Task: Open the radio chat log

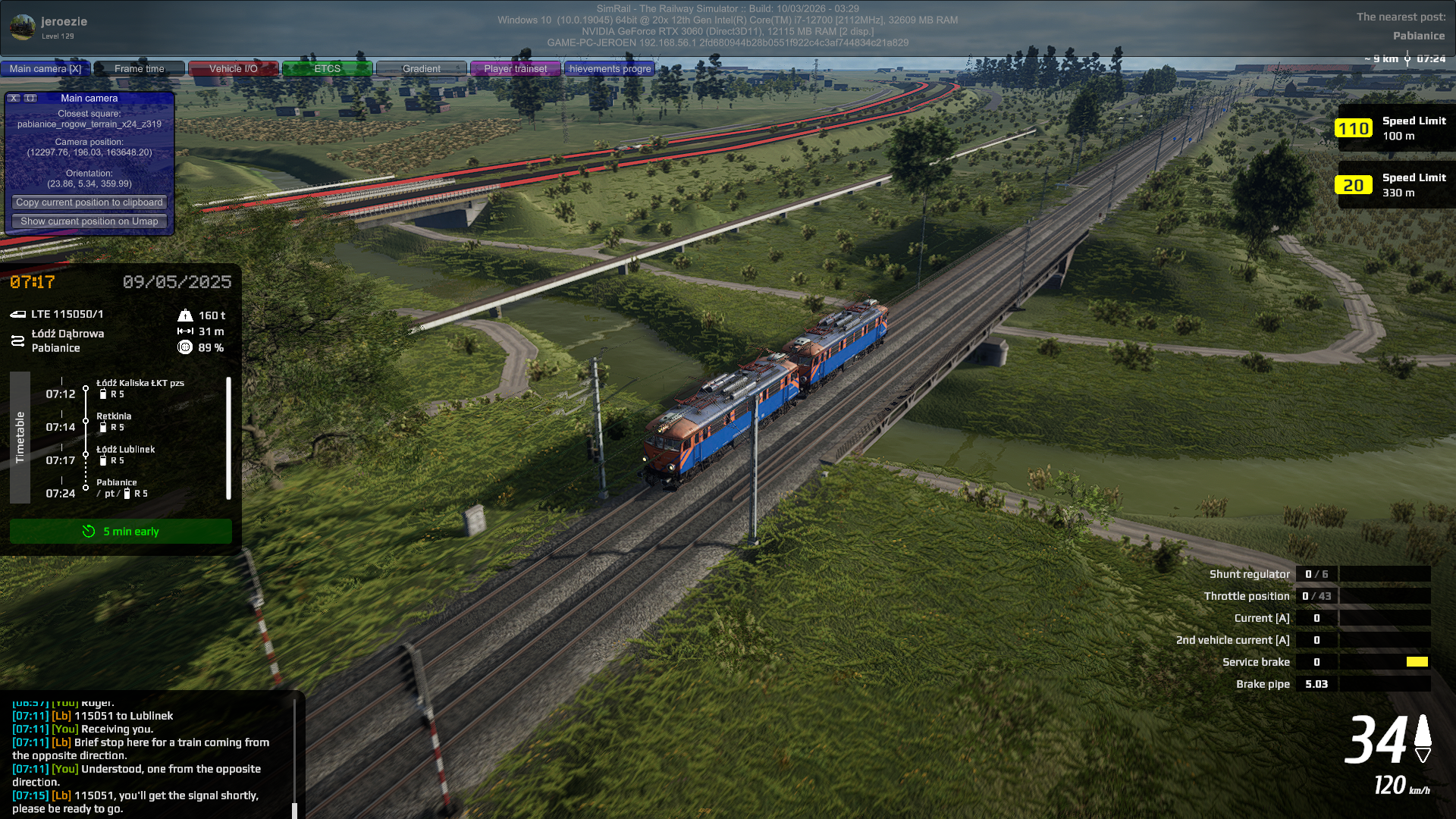Action: tap(148, 756)
